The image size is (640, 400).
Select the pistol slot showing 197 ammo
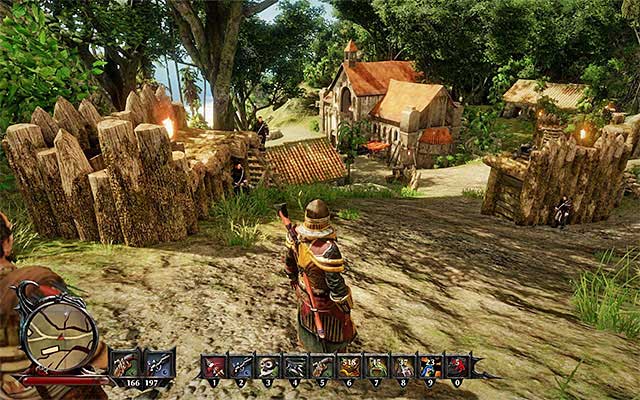[159, 362]
